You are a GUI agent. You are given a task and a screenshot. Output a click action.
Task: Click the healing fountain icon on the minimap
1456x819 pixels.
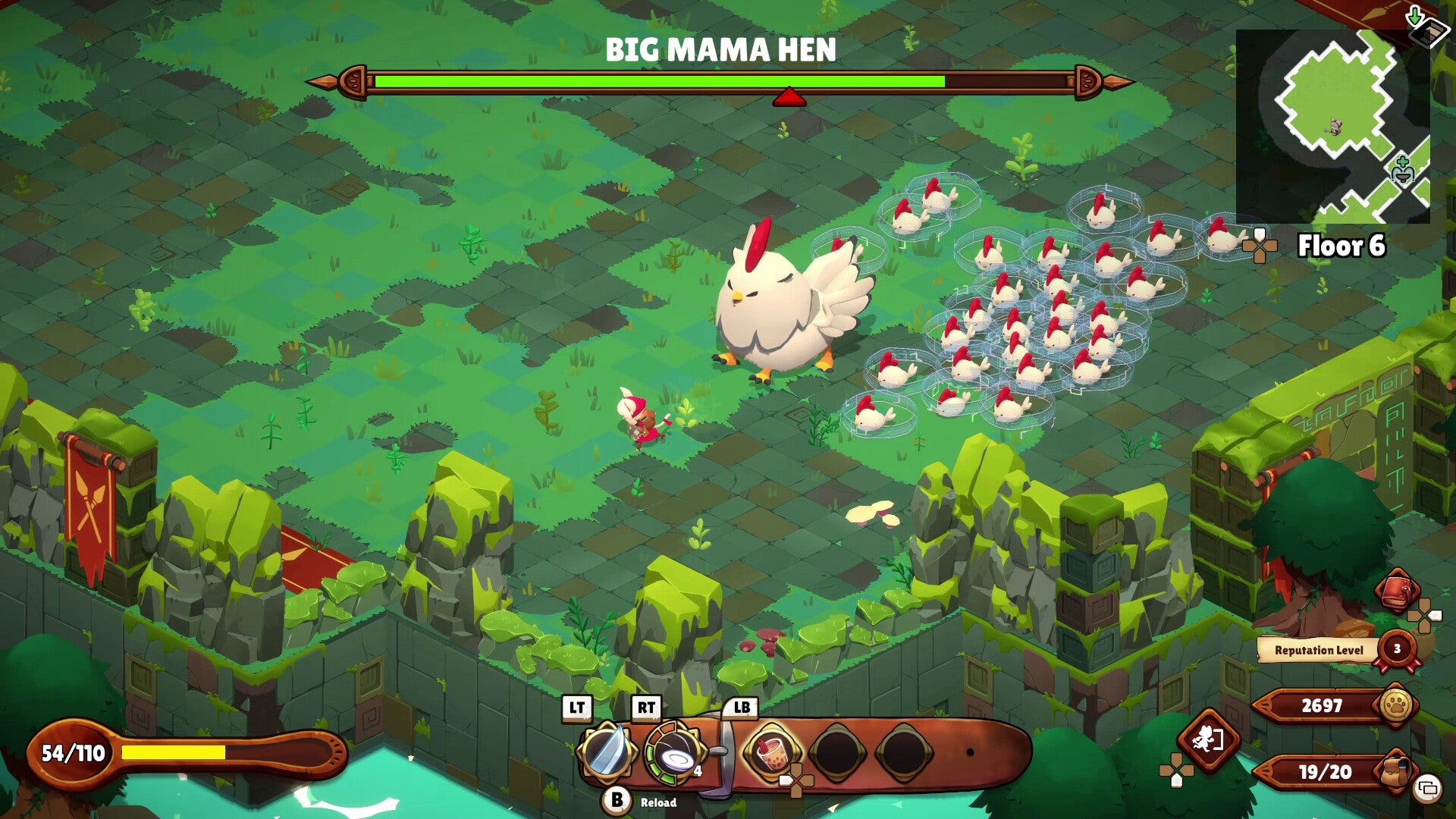click(1403, 169)
